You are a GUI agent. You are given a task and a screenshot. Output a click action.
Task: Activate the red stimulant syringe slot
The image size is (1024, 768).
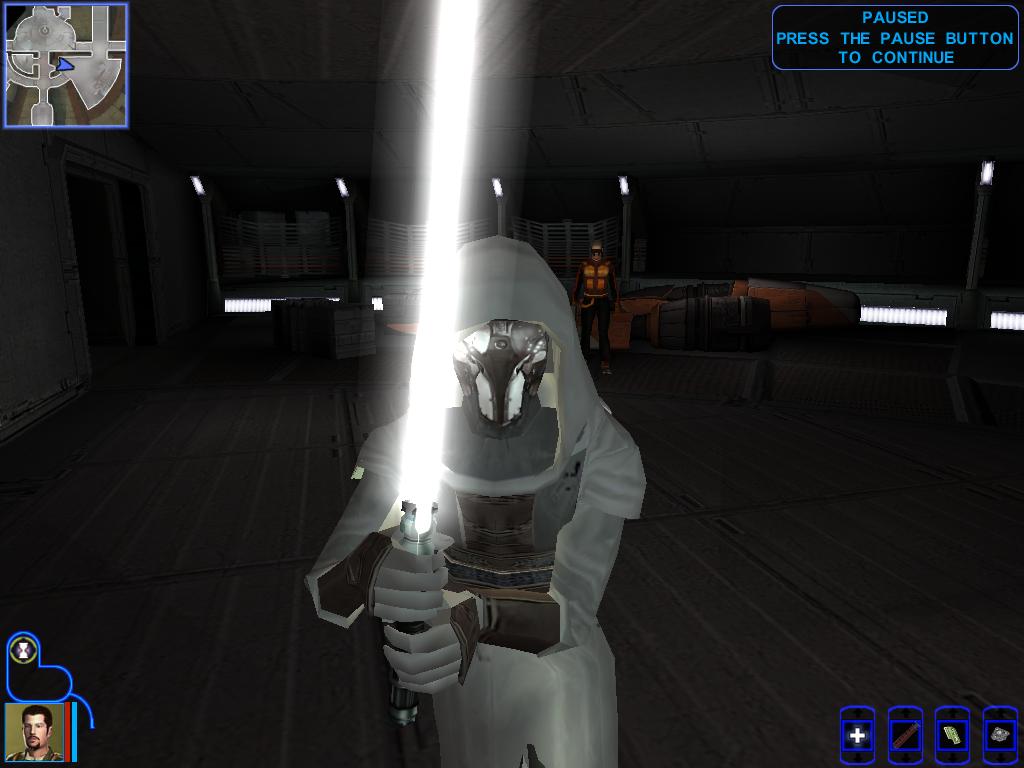click(x=905, y=736)
